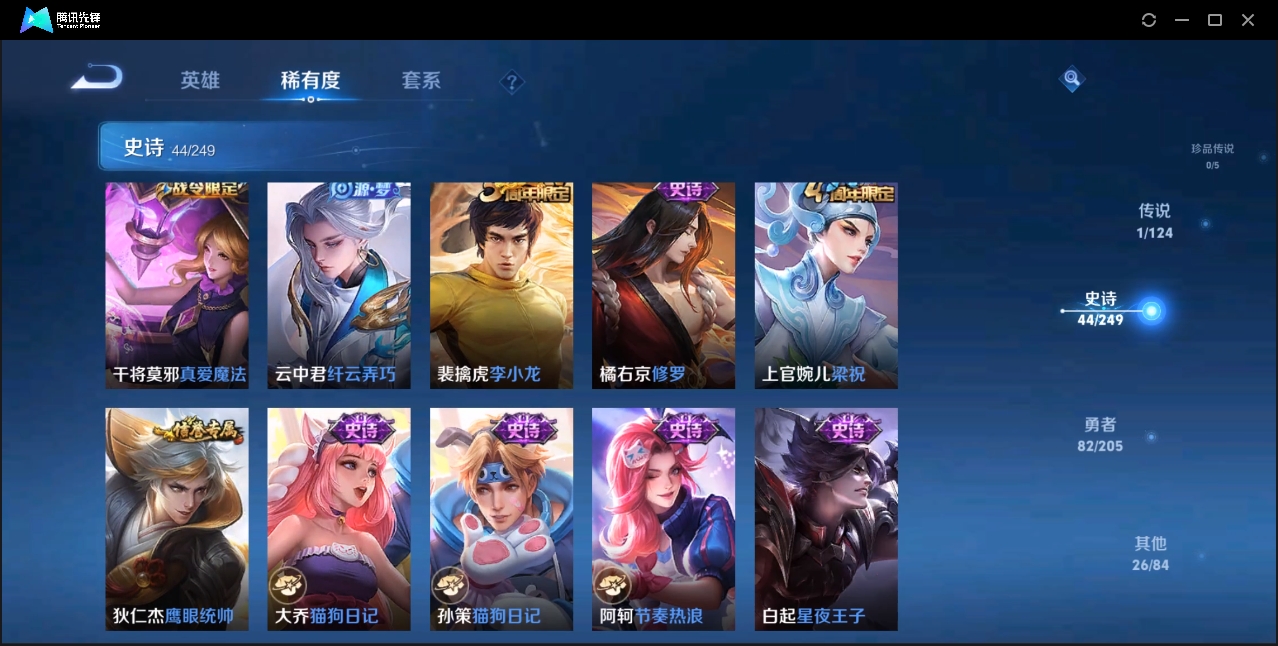View the 狄仁杰 鹰眼统帅 skin card

177,519
